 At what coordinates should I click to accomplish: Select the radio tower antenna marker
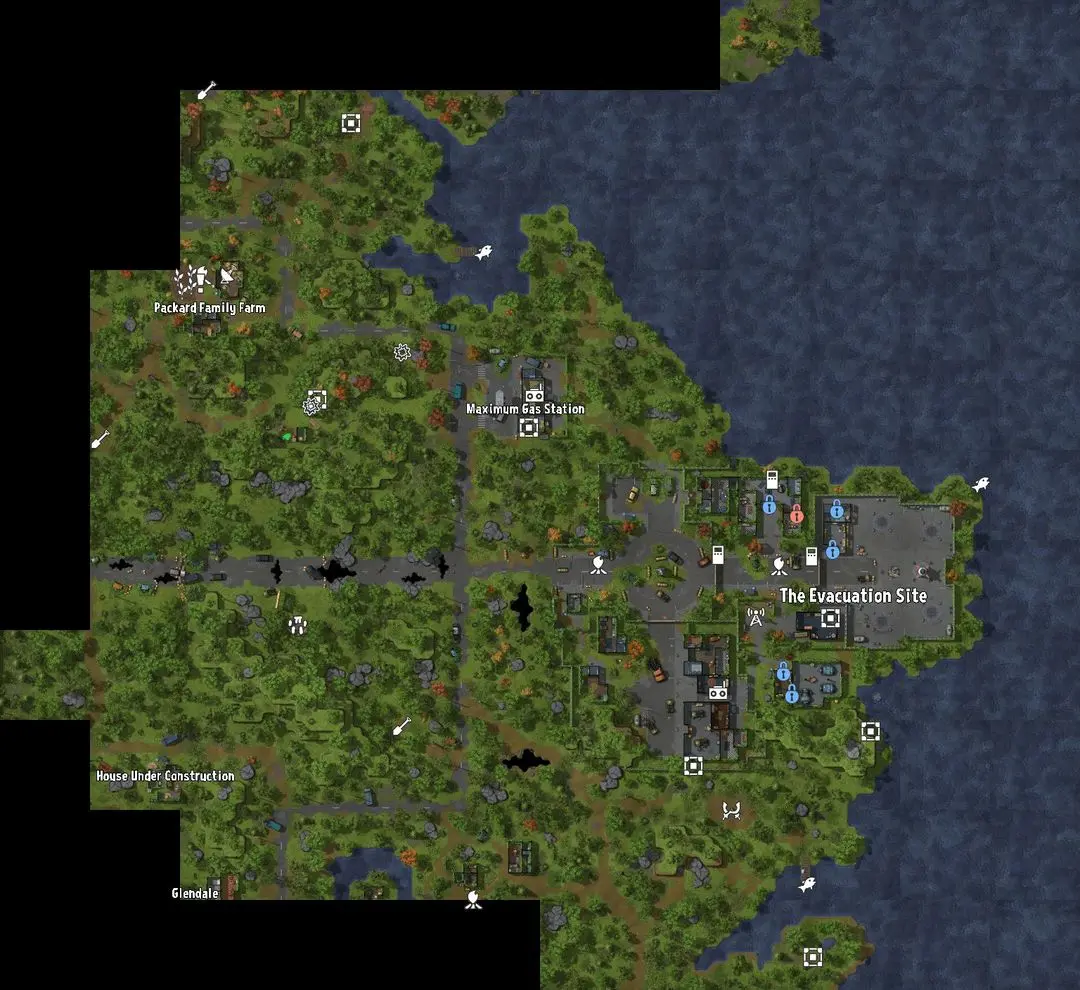[756, 618]
